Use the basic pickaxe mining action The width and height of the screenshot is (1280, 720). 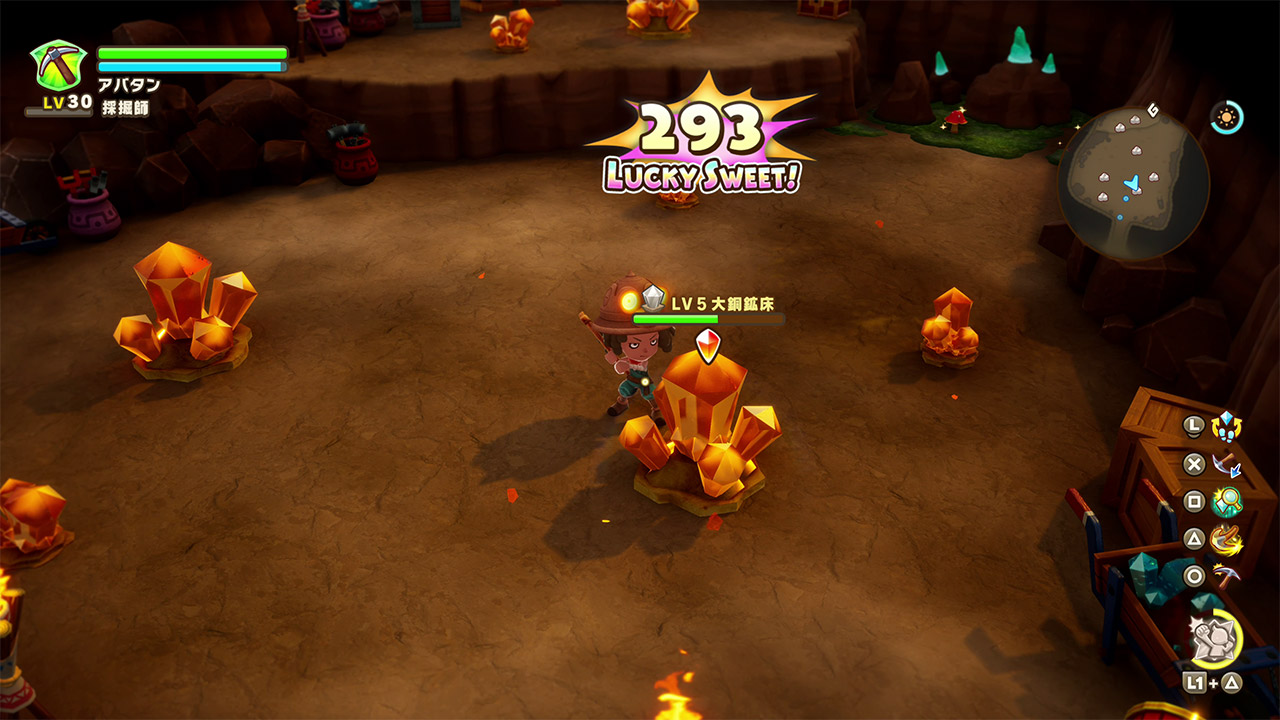1226,576
